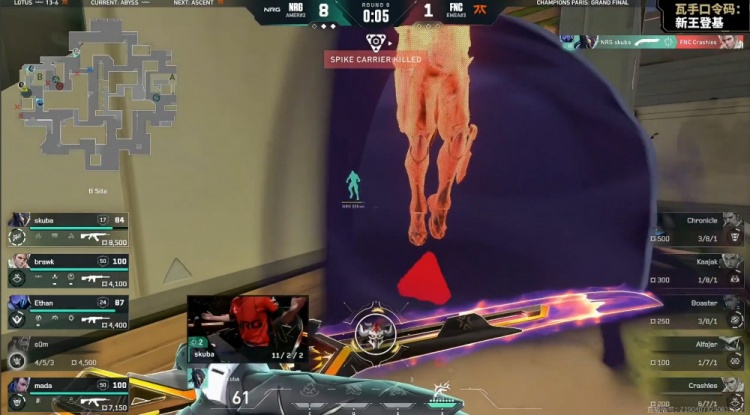
Task: Click the spike status icon below timer
Action: coord(375,41)
